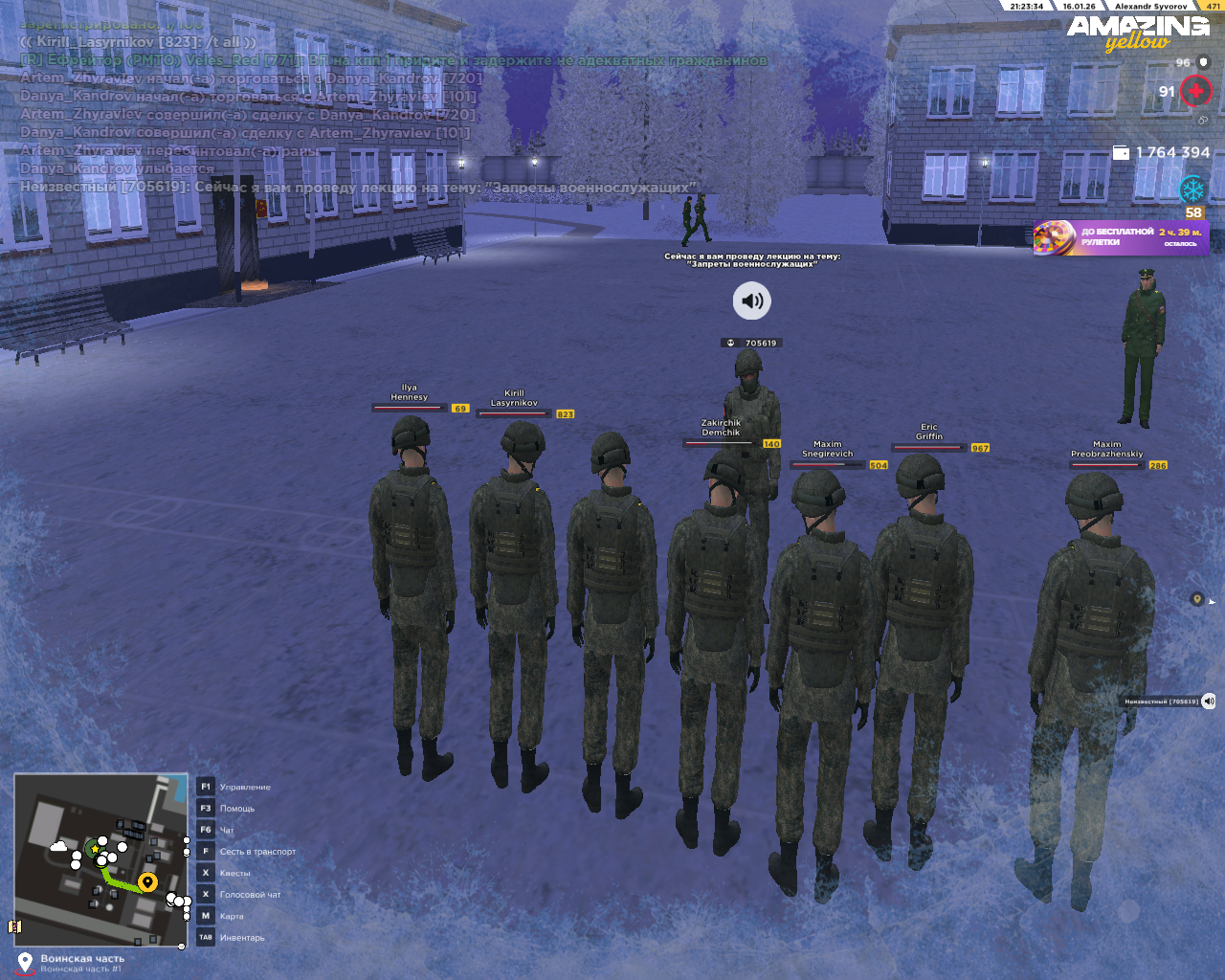Click the Воинская часть location pin
The width and height of the screenshot is (1225, 980).
click(25, 961)
